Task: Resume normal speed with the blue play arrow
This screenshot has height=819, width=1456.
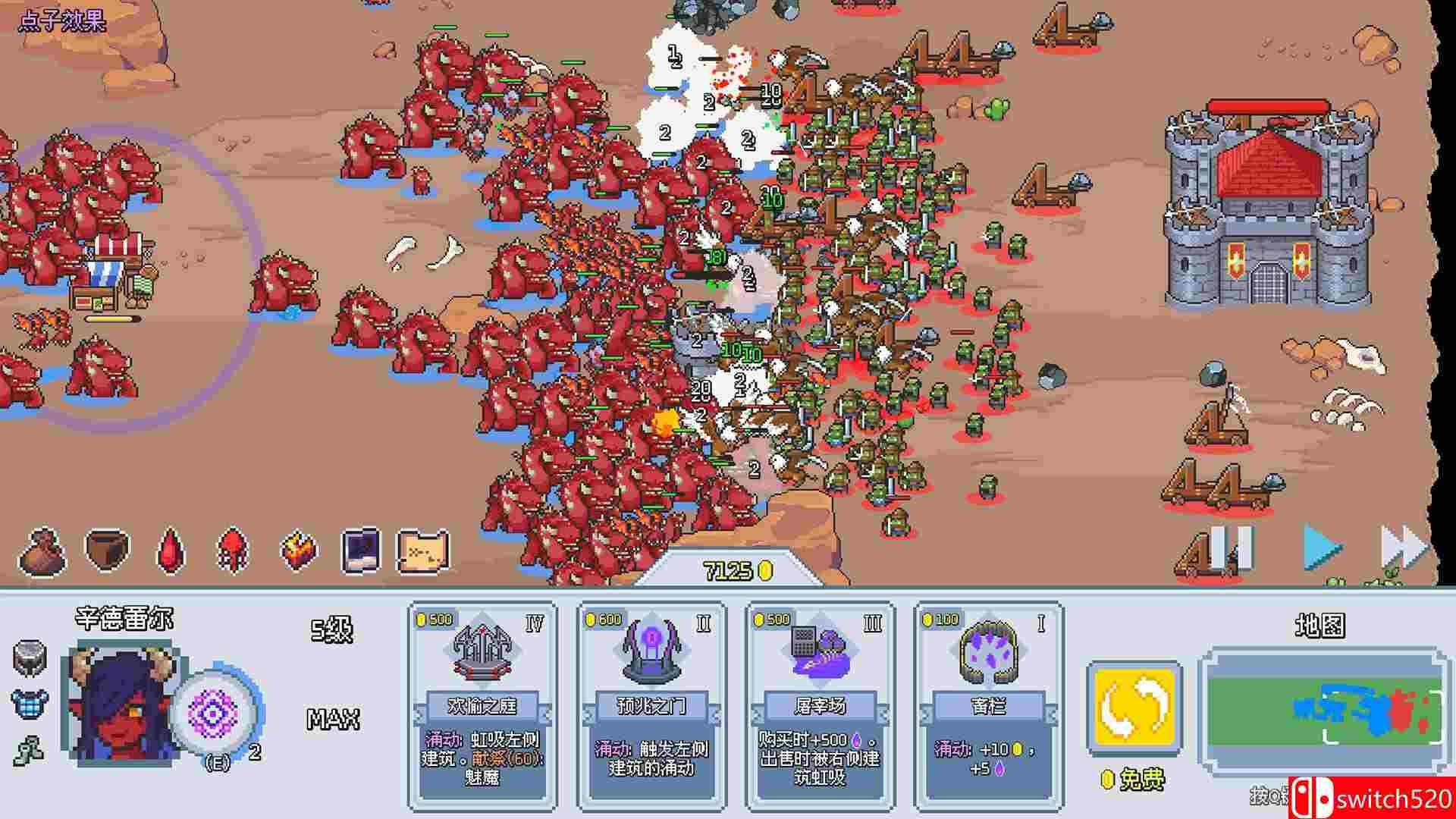Action: tap(1322, 547)
